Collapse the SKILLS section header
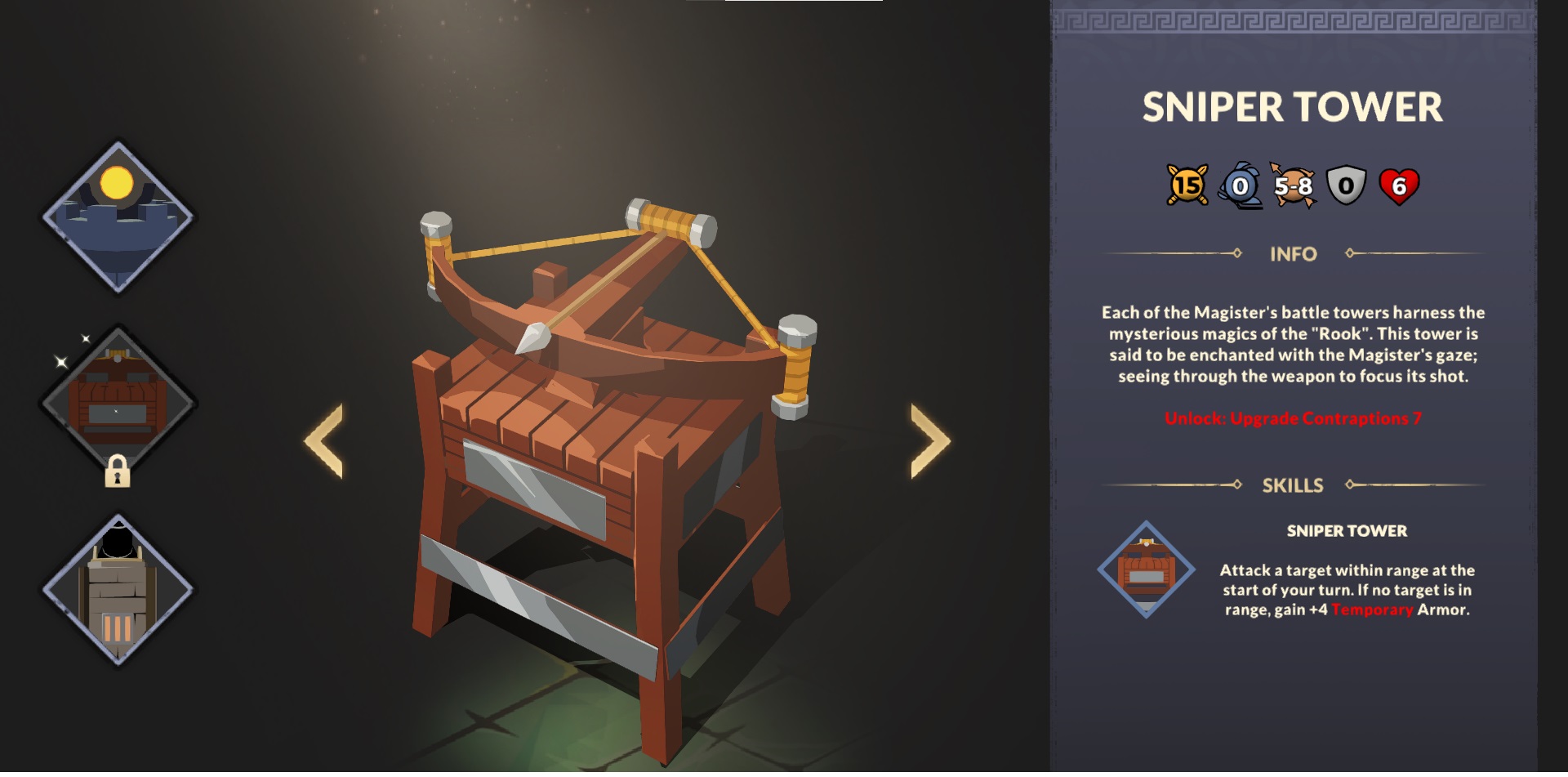The height and width of the screenshot is (777, 1568). [1292, 485]
